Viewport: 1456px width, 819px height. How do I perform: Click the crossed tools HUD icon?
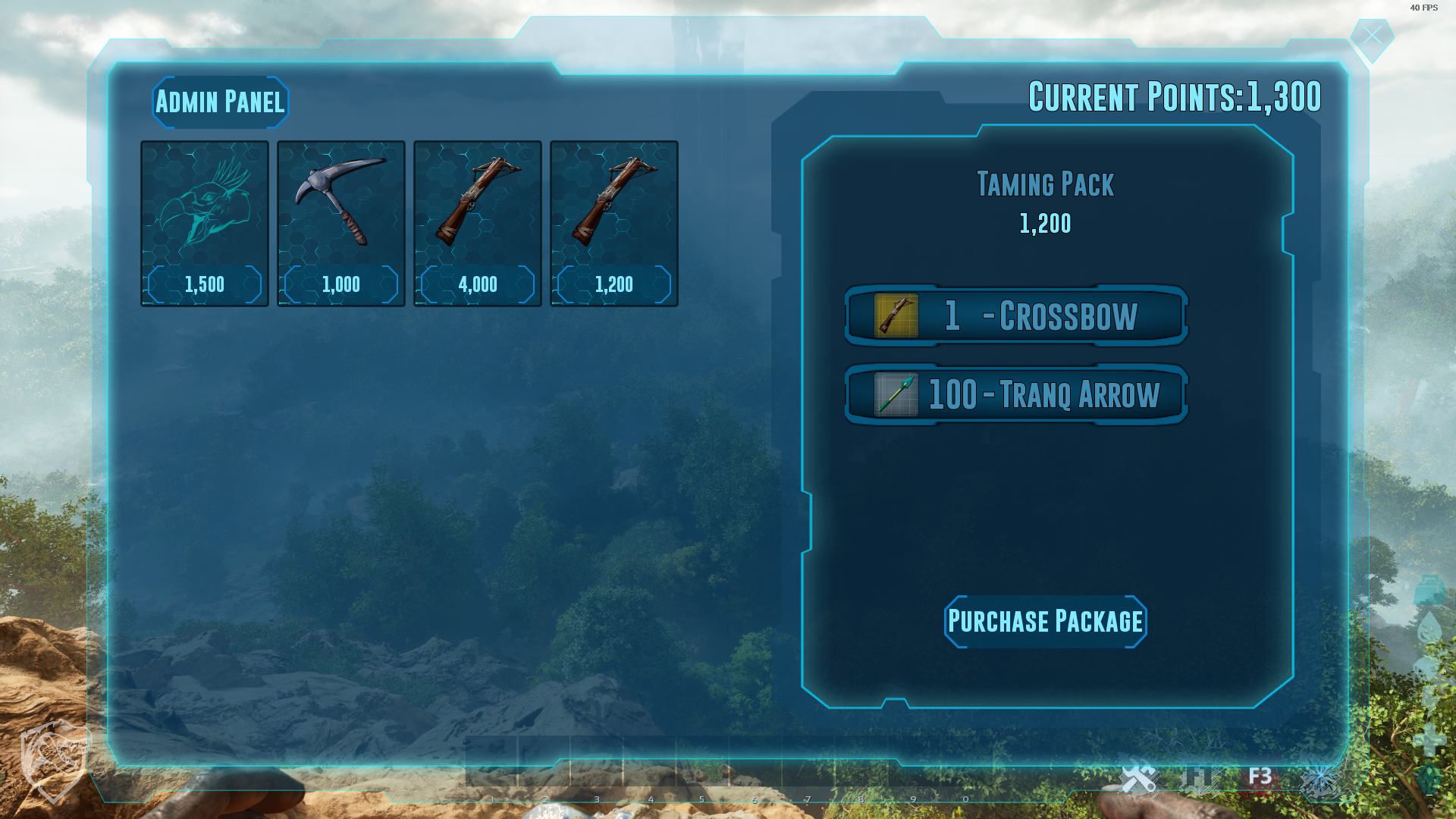(x=1138, y=778)
